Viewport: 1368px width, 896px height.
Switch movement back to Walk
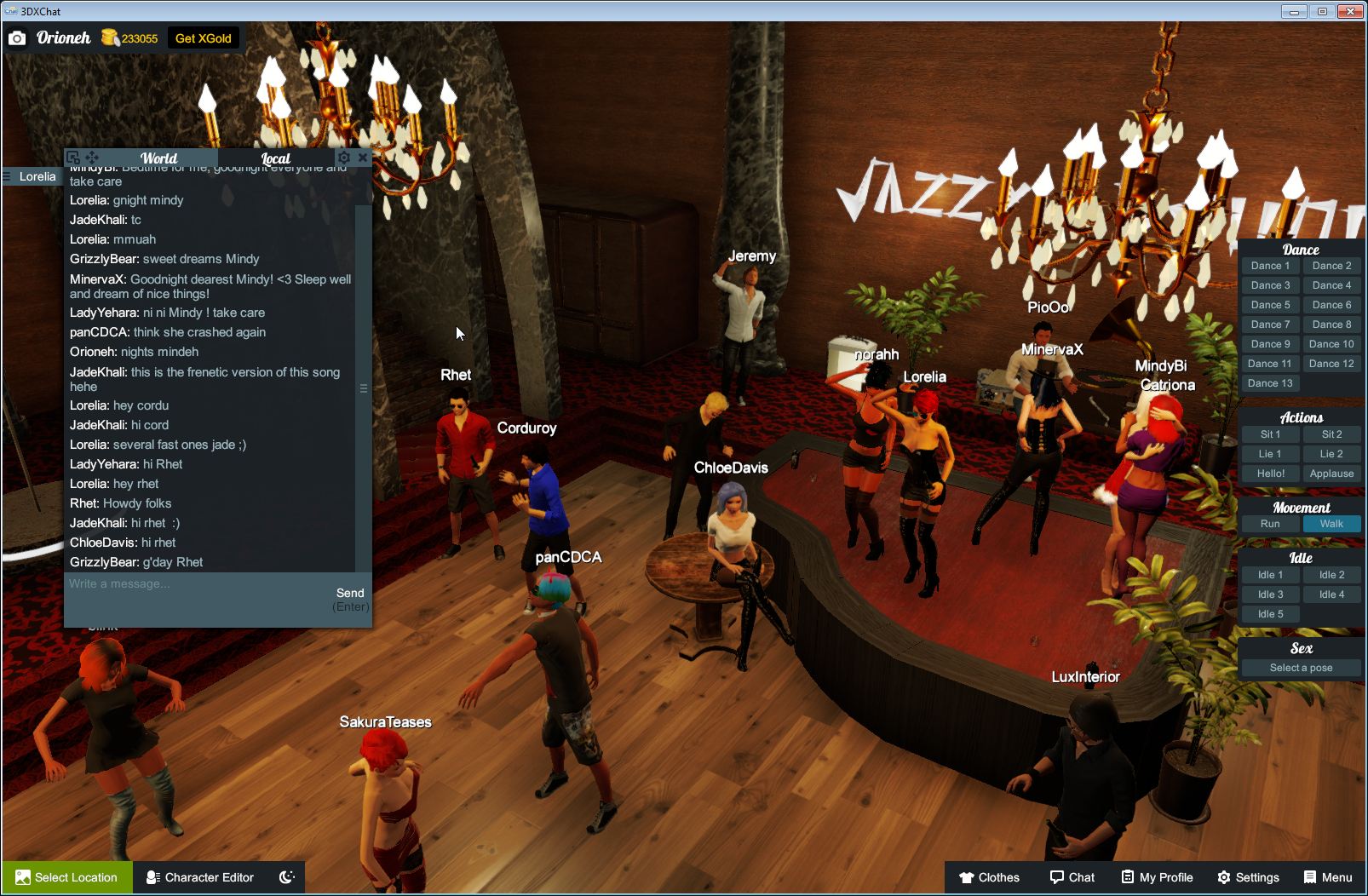pyautogui.click(x=1331, y=524)
